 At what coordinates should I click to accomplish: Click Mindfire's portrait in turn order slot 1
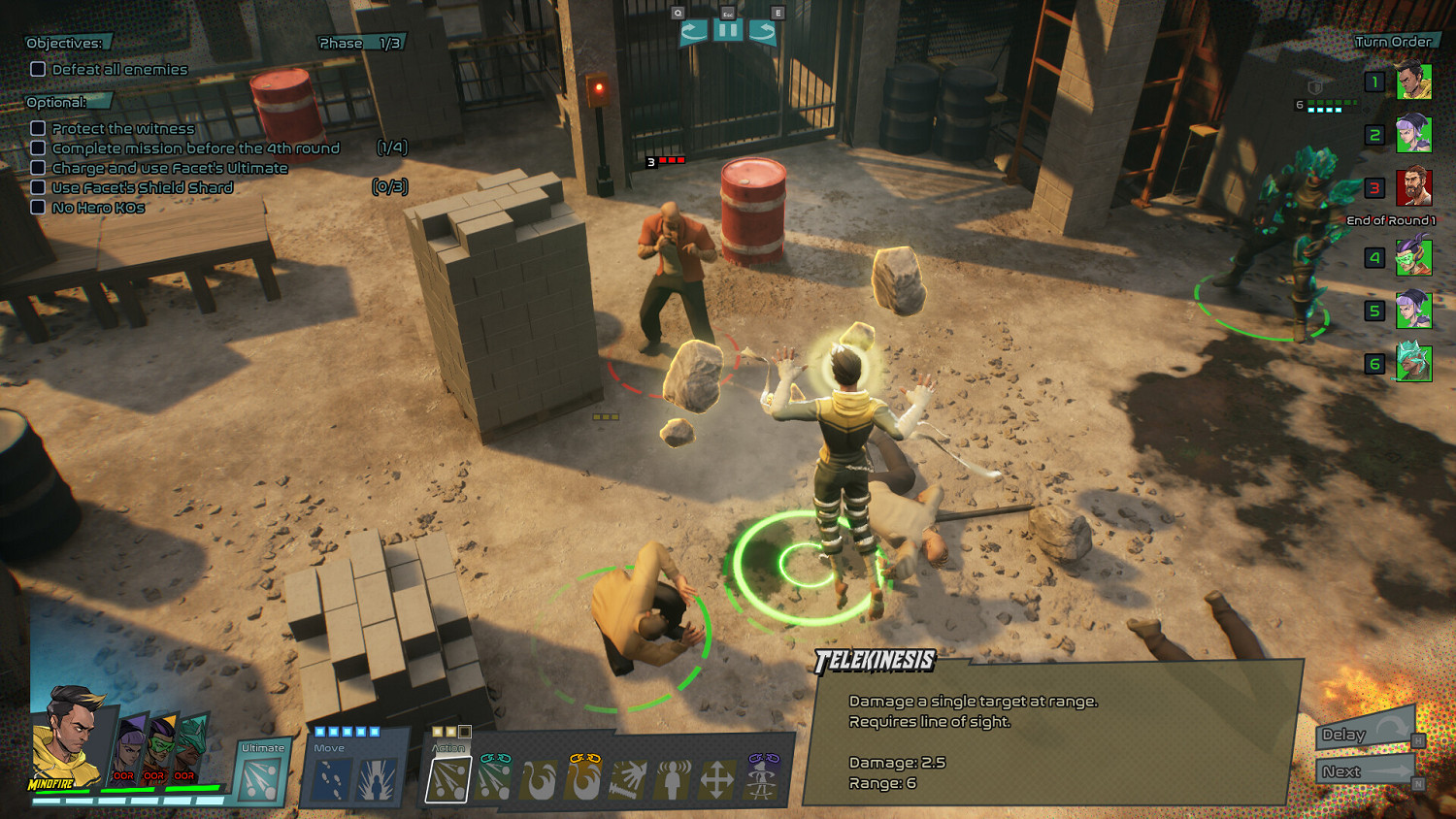[x=1413, y=82]
